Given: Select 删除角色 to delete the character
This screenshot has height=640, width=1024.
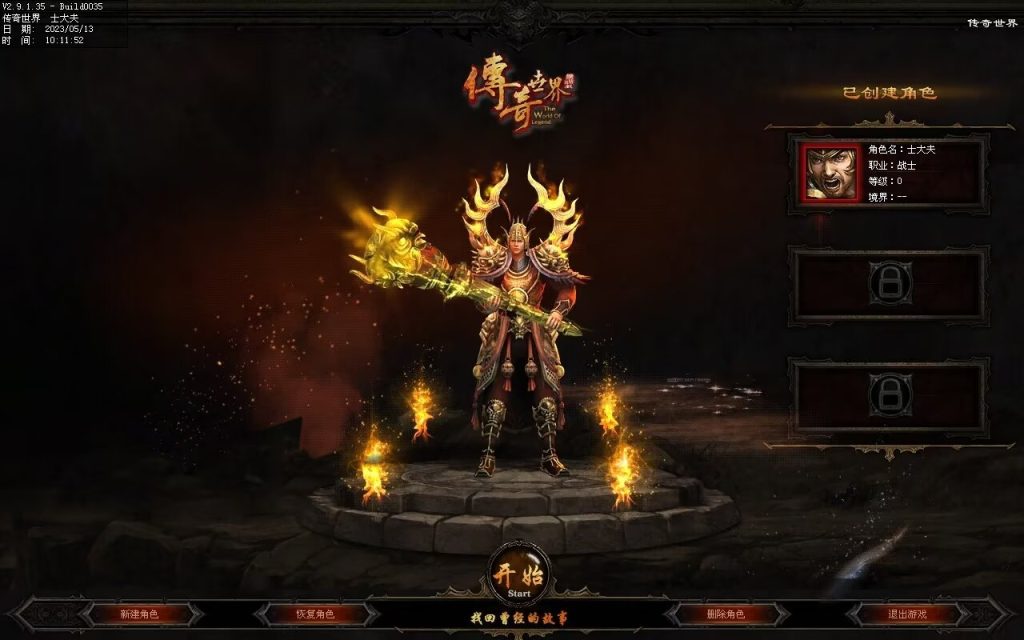Looking at the screenshot, I should click(725, 614).
